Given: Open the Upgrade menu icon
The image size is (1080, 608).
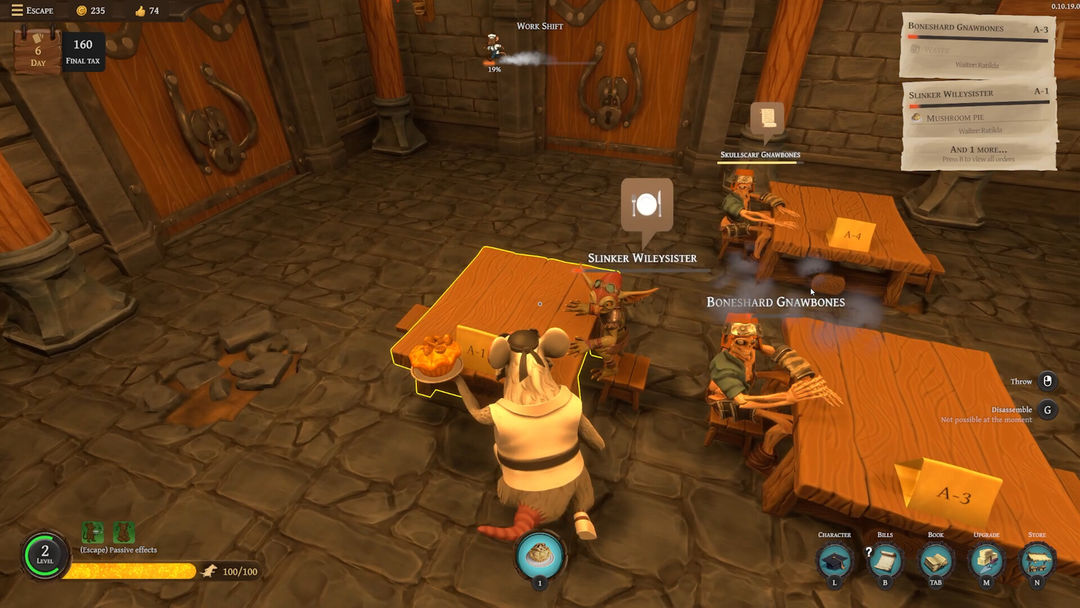Looking at the screenshot, I should click(986, 561).
